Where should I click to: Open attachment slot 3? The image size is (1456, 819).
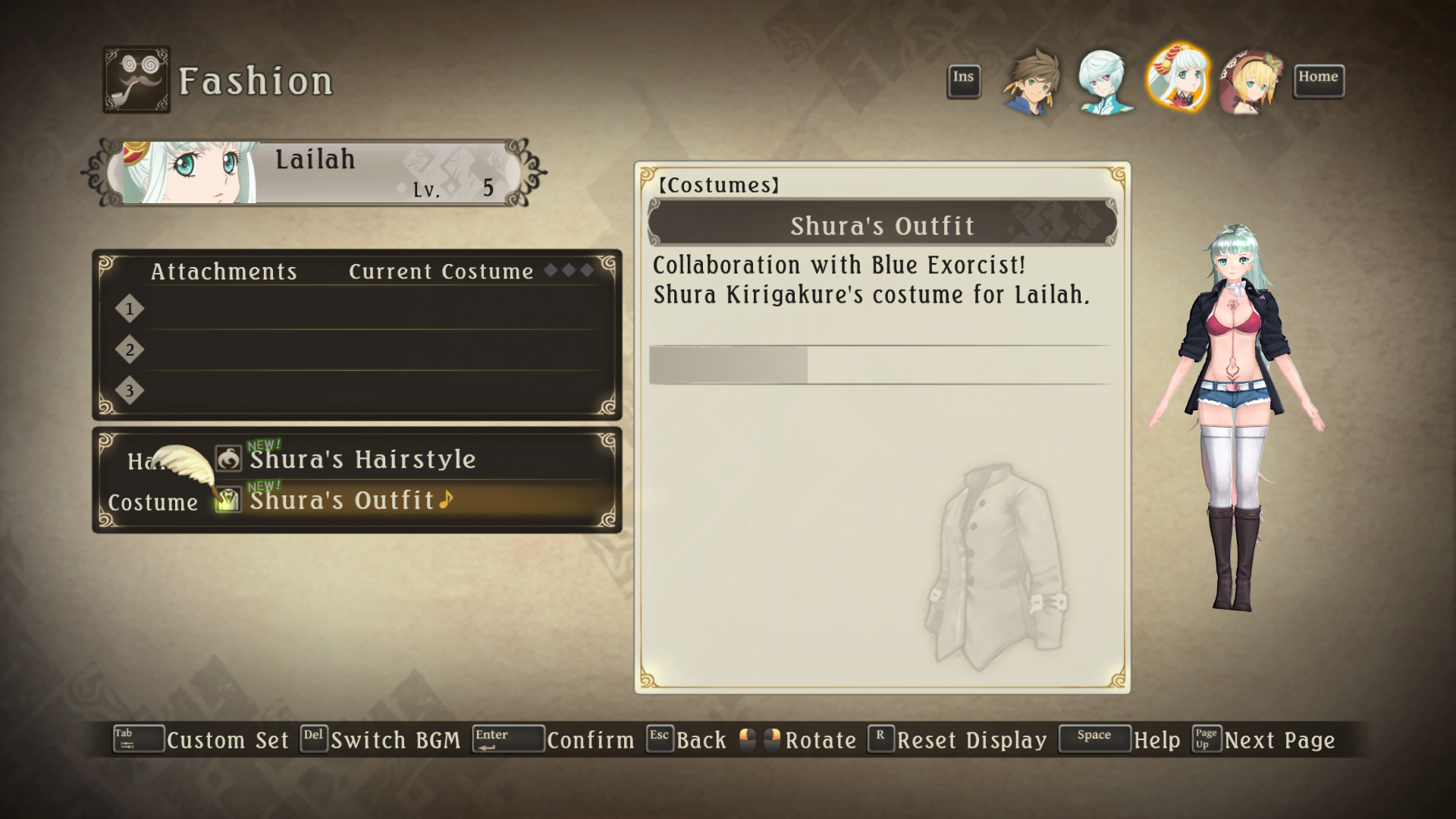click(x=364, y=391)
